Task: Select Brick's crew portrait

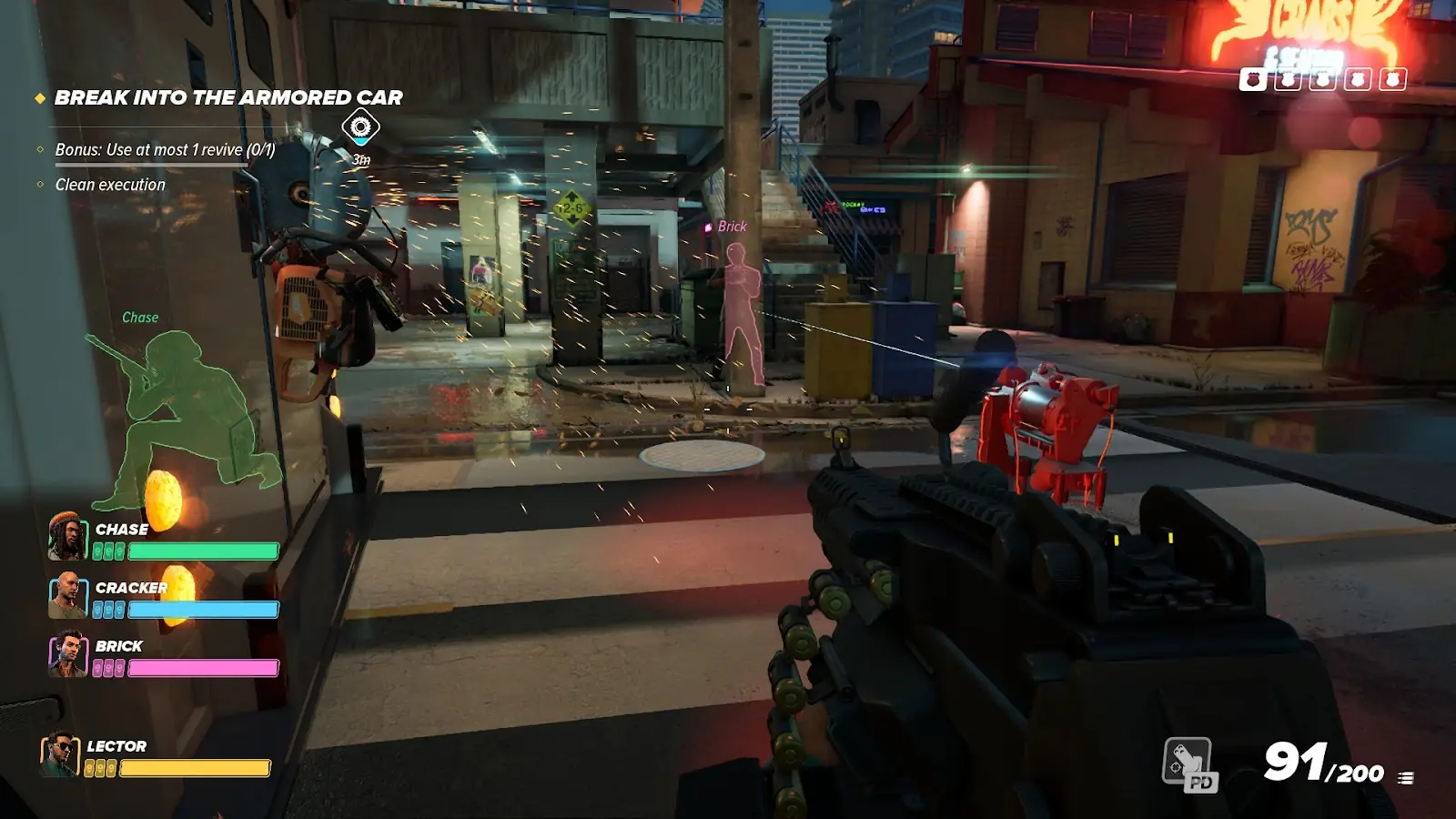Action: (x=66, y=654)
